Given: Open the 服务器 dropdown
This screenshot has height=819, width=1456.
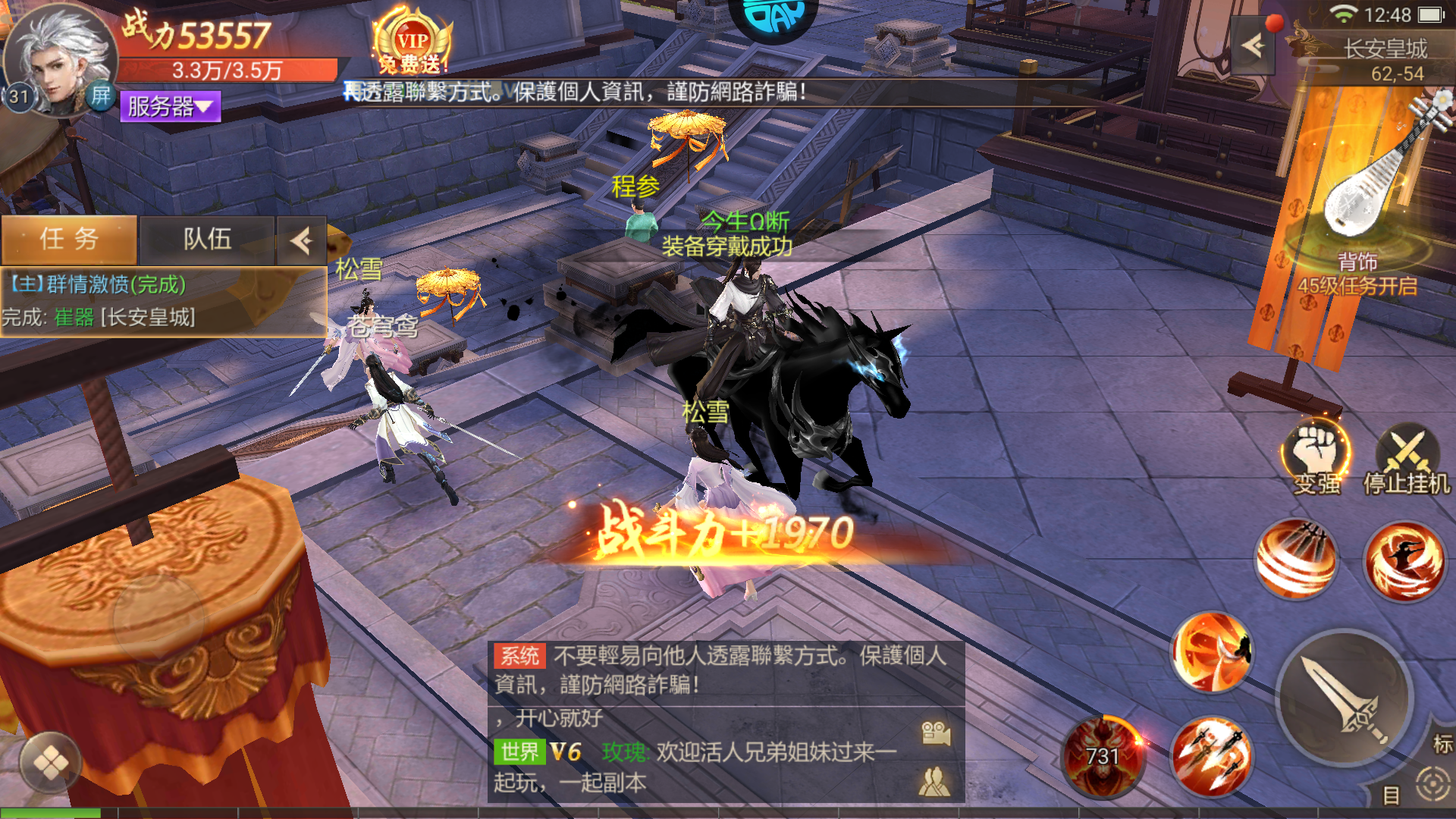Looking at the screenshot, I should tap(170, 107).
